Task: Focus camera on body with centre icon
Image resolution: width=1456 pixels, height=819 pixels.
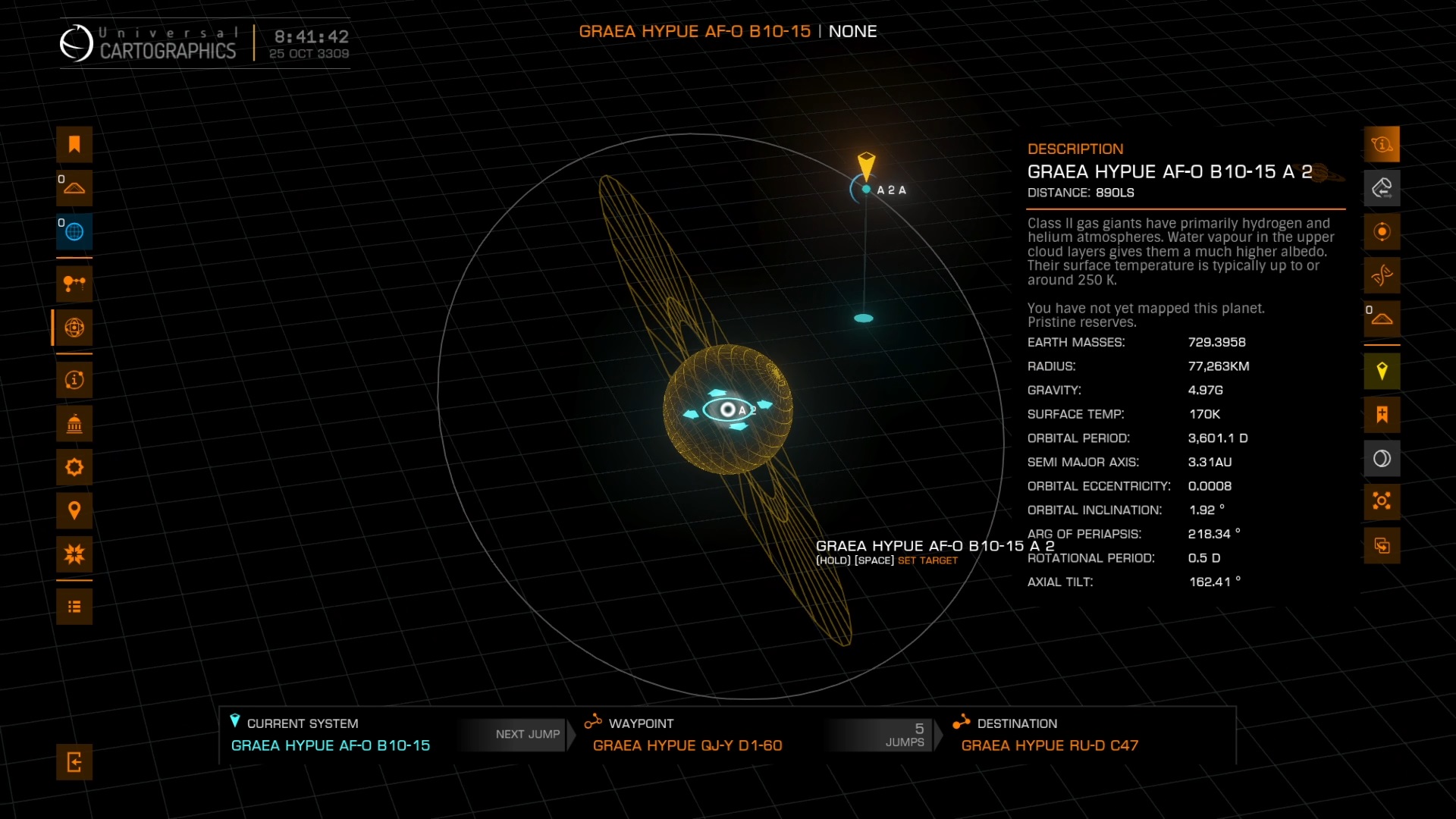Action: point(1382,501)
